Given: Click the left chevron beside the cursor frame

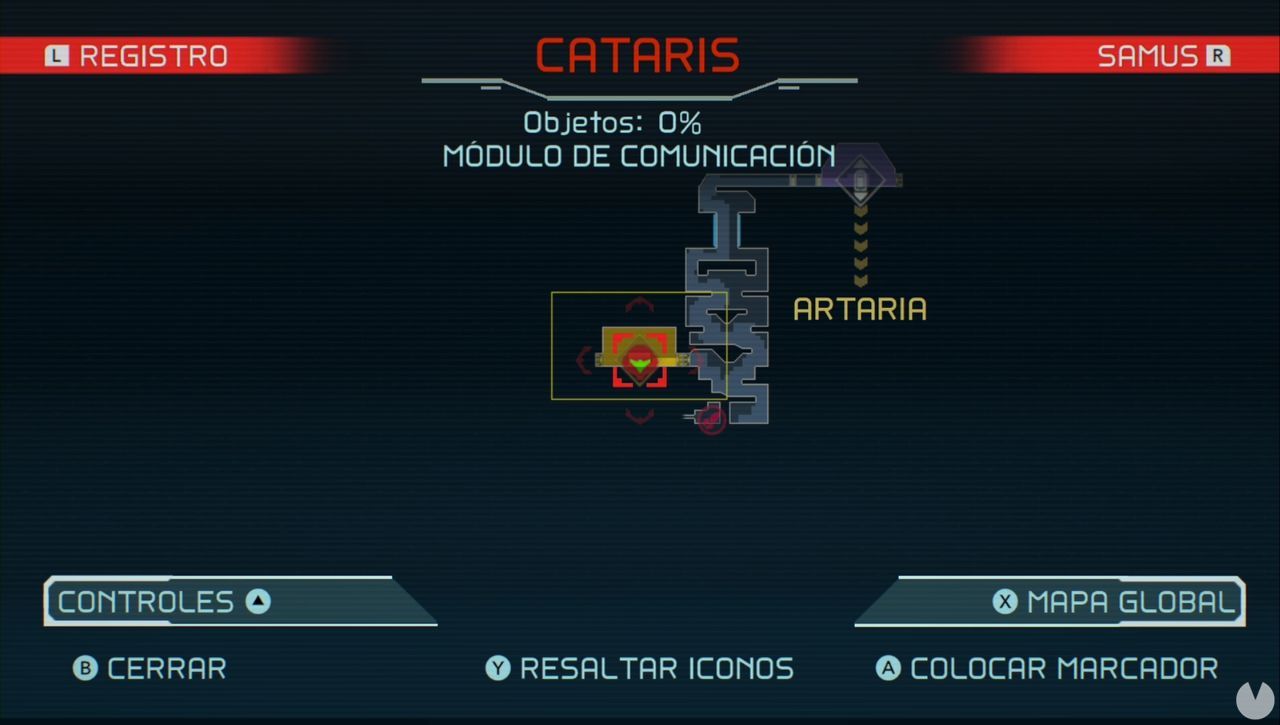Looking at the screenshot, I should pyautogui.click(x=583, y=359).
